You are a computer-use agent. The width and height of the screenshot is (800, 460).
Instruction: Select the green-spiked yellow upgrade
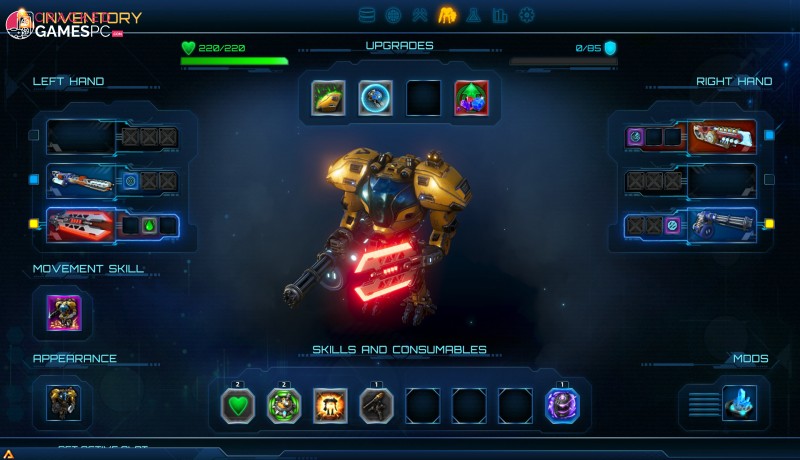[328, 98]
